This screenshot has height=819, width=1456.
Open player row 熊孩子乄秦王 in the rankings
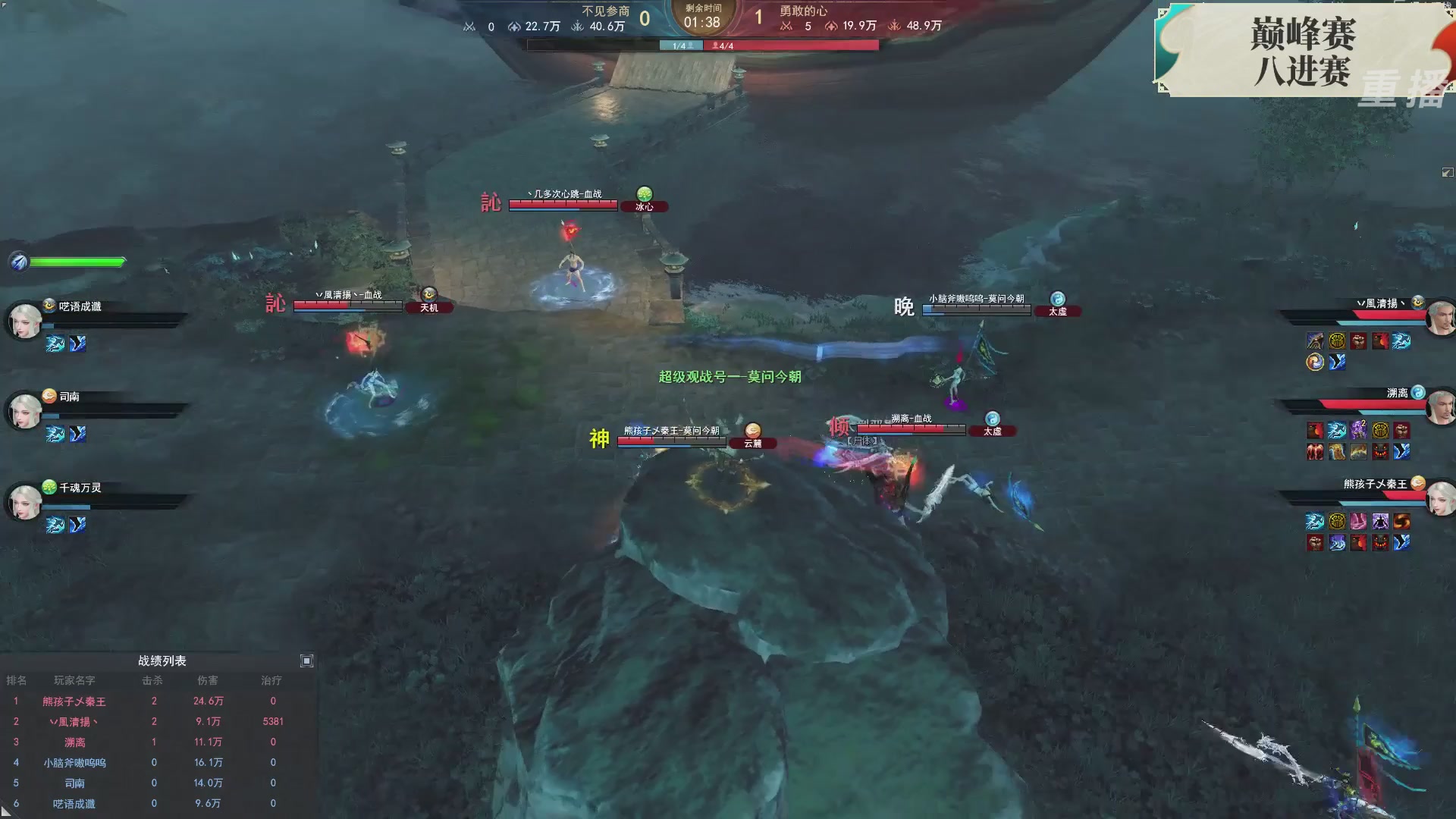pyautogui.click(x=73, y=701)
